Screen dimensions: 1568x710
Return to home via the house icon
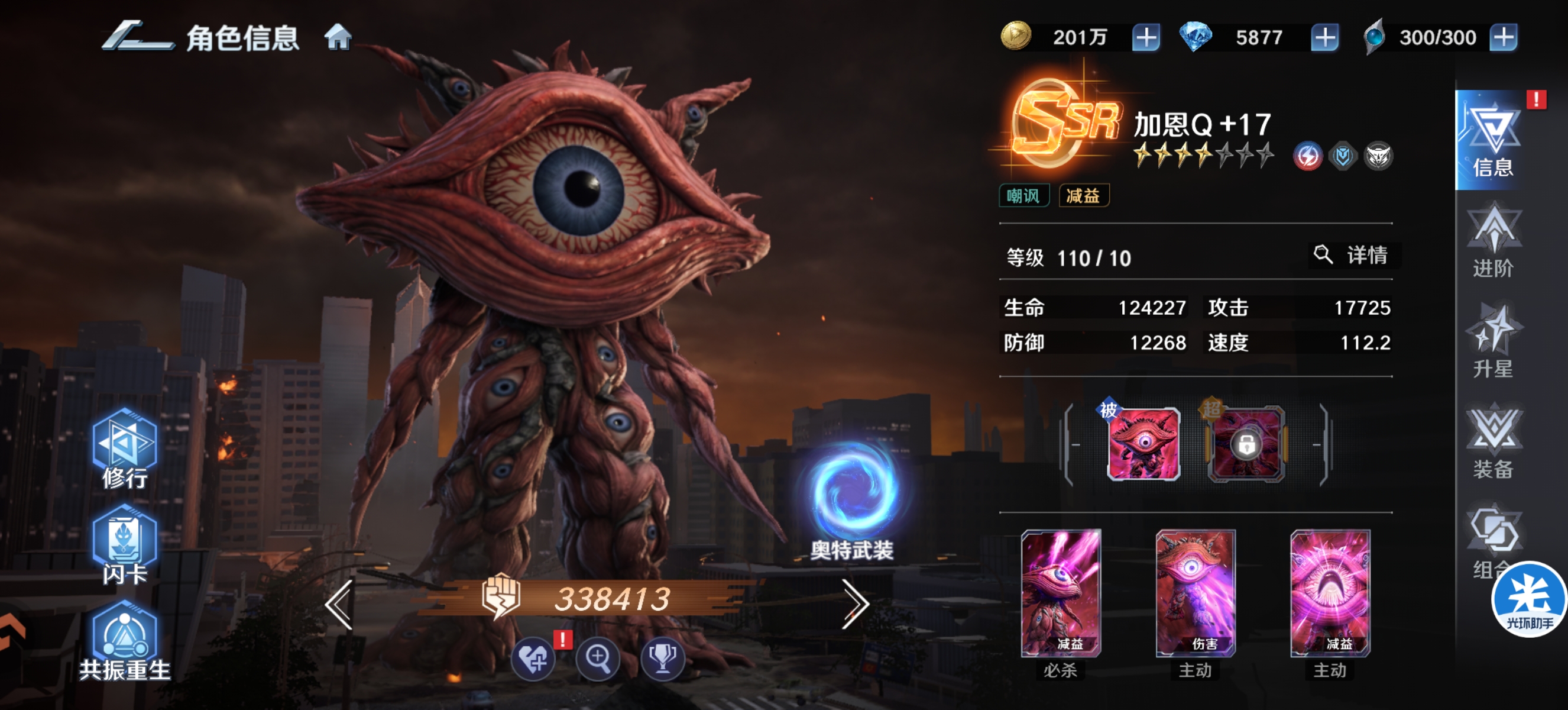[x=338, y=37]
